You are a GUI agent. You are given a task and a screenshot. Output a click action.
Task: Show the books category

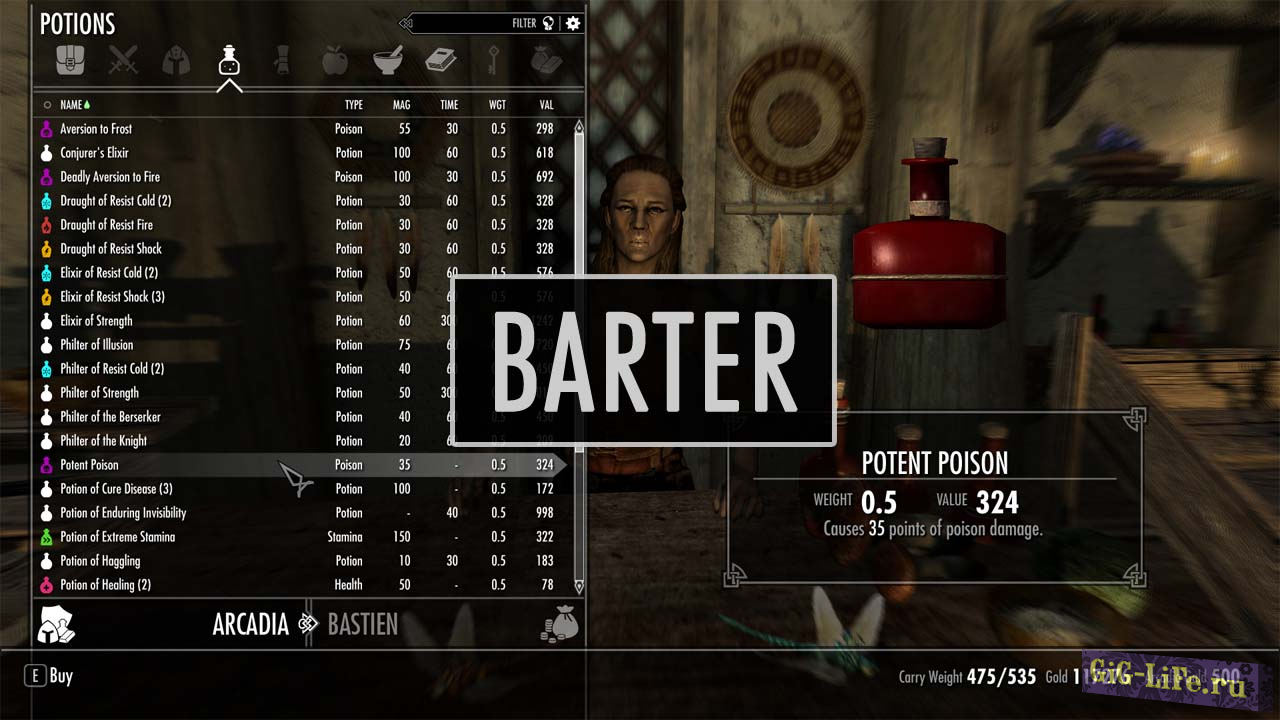pos(441,61)
